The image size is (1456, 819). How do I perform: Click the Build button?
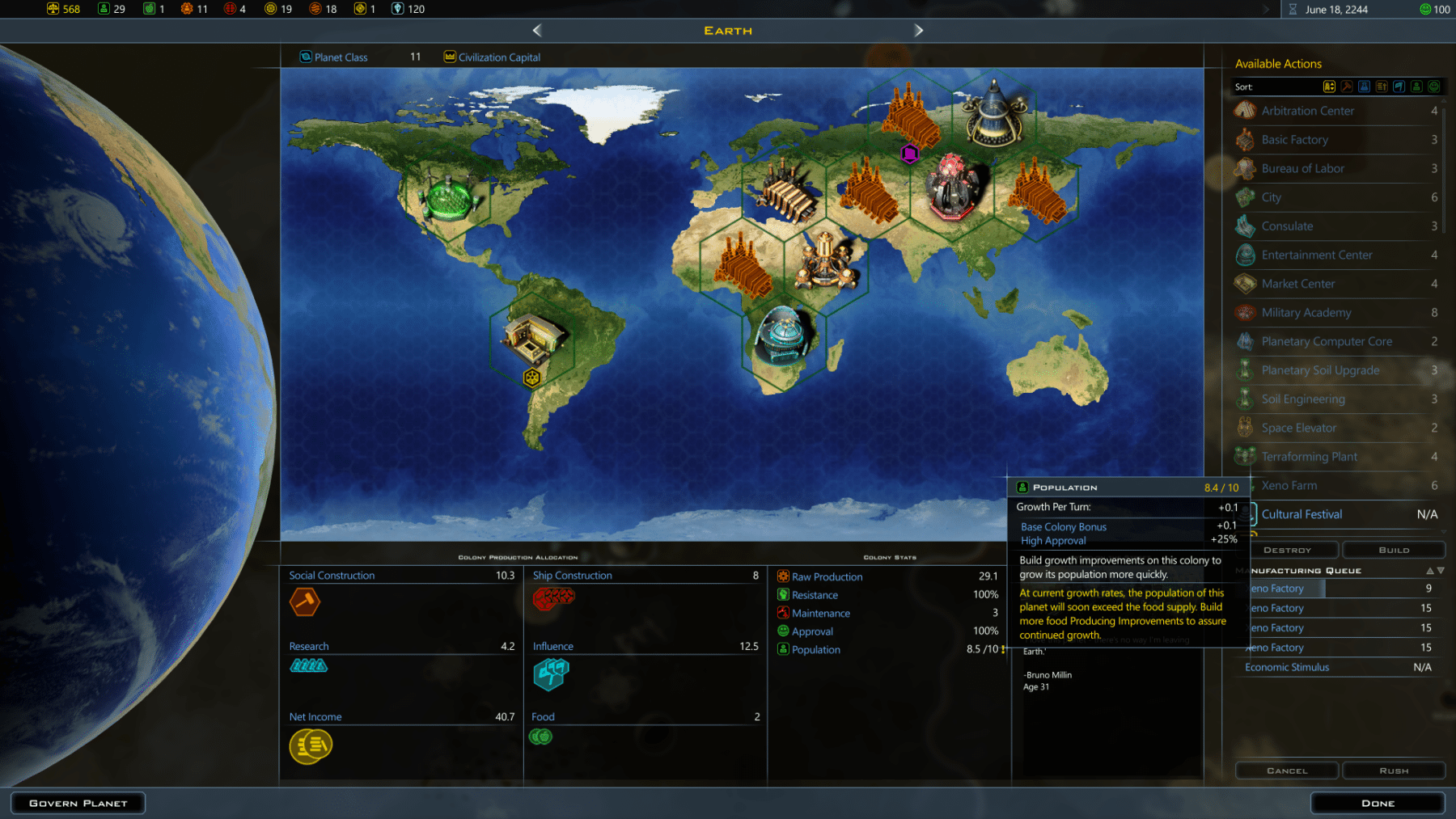pos(1394,550)
